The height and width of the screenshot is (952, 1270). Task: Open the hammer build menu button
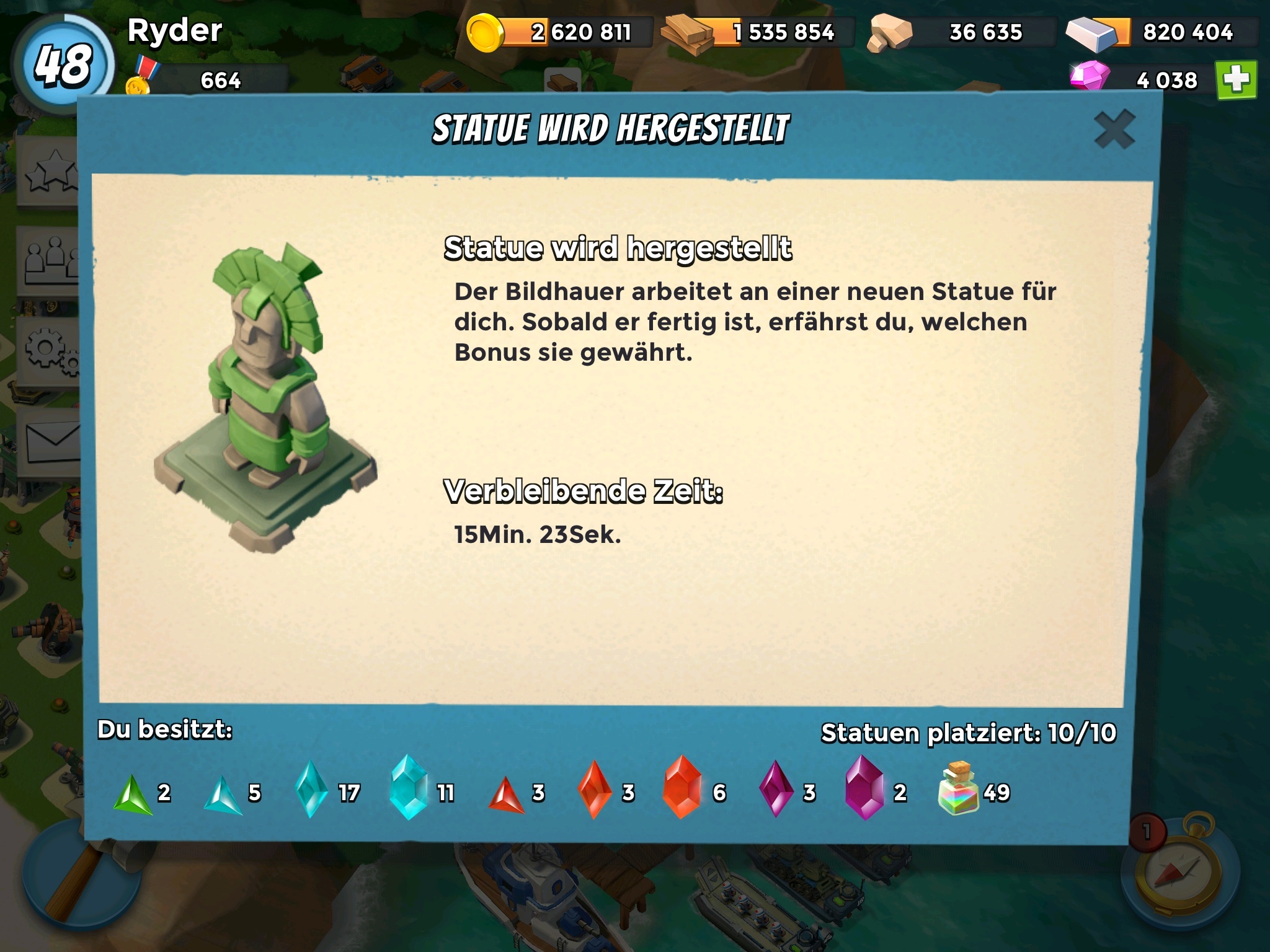(x=68, y=886)
